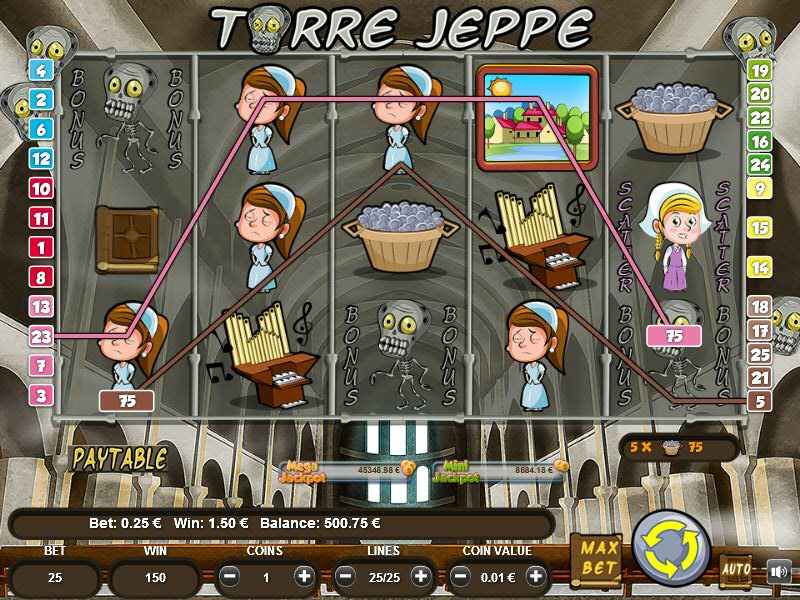Raise the coin value
This screenshot has width=800, height=600.
click(536, 576)
